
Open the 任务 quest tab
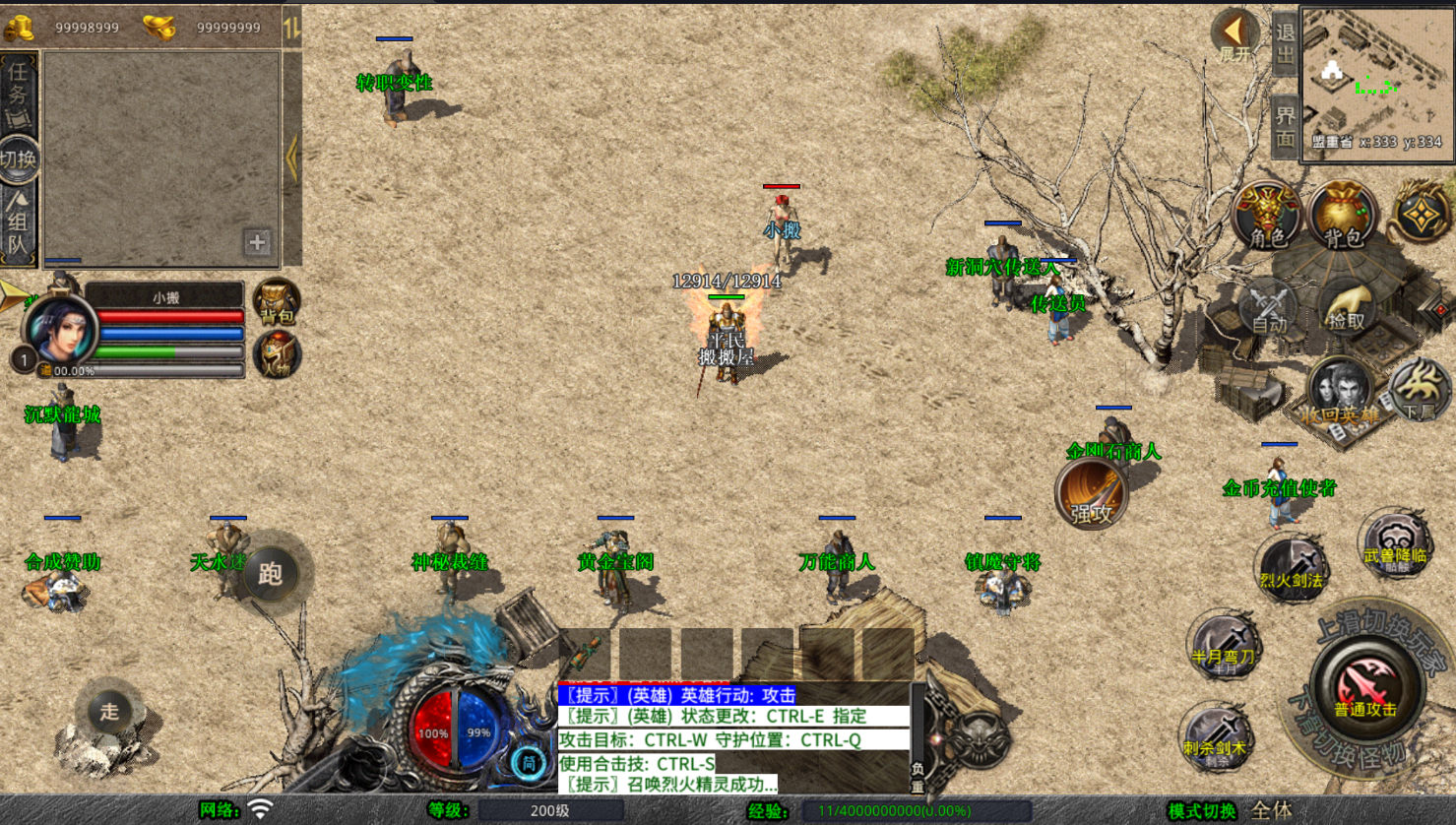19,95
